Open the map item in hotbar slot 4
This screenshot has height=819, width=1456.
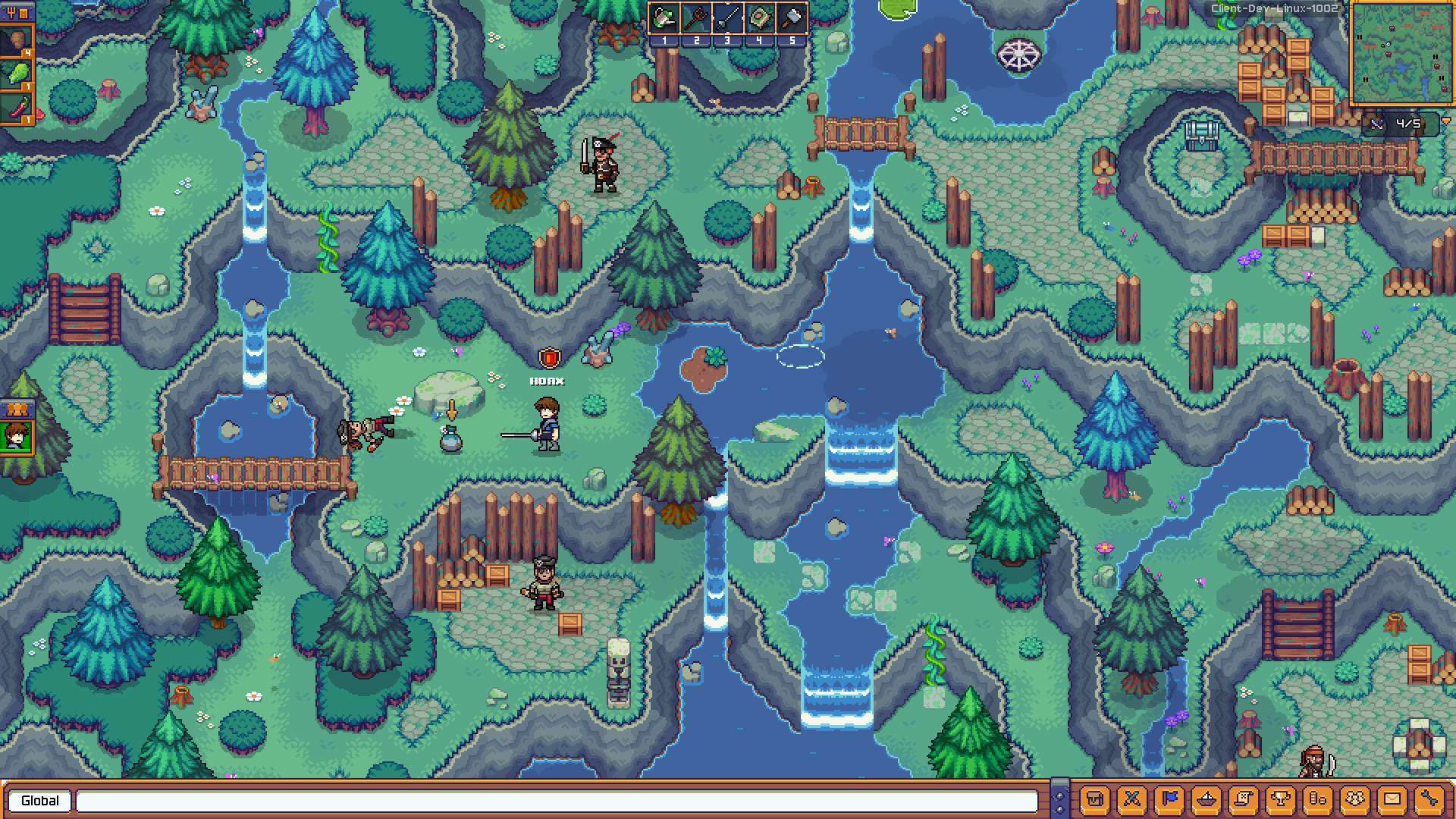(758, 18)
